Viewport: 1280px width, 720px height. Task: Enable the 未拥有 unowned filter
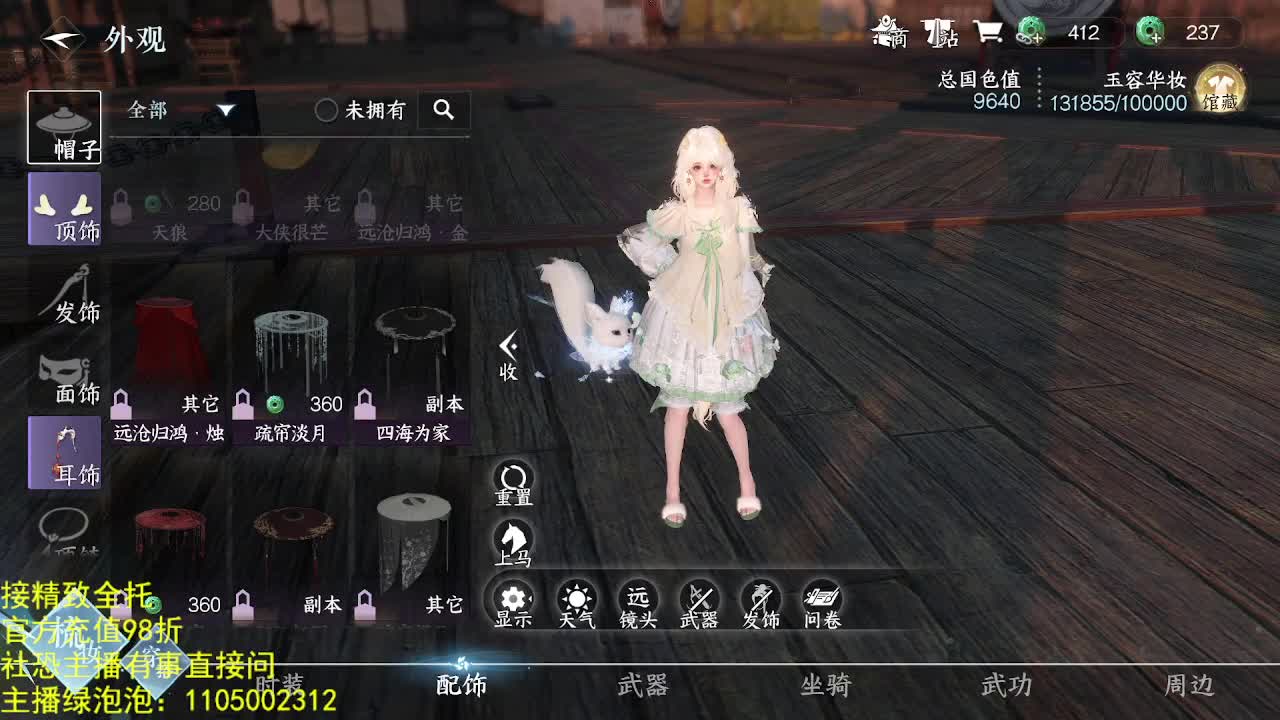[326, 110]
